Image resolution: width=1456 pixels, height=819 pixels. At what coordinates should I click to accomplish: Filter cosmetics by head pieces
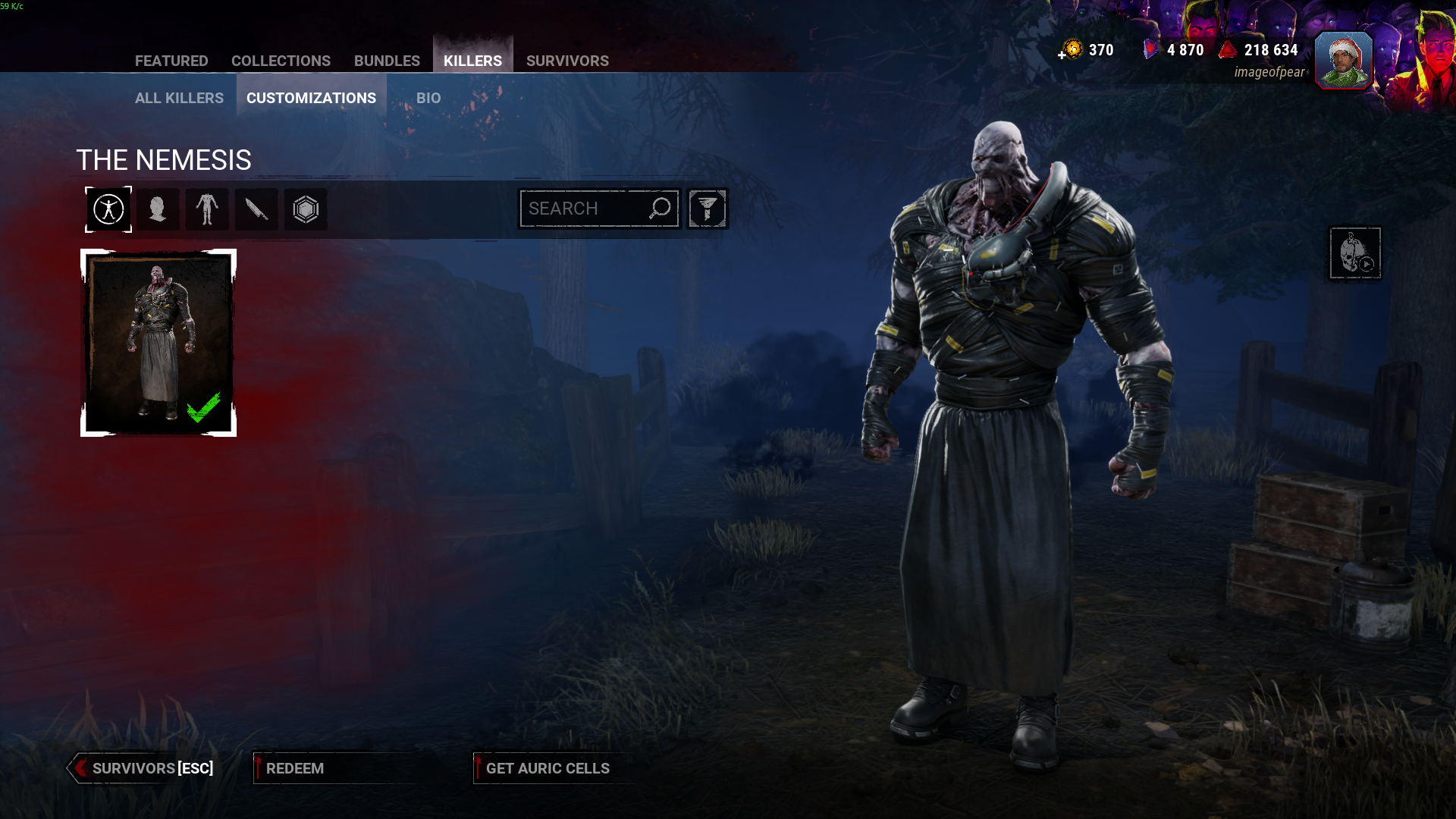tap(158, 209)
